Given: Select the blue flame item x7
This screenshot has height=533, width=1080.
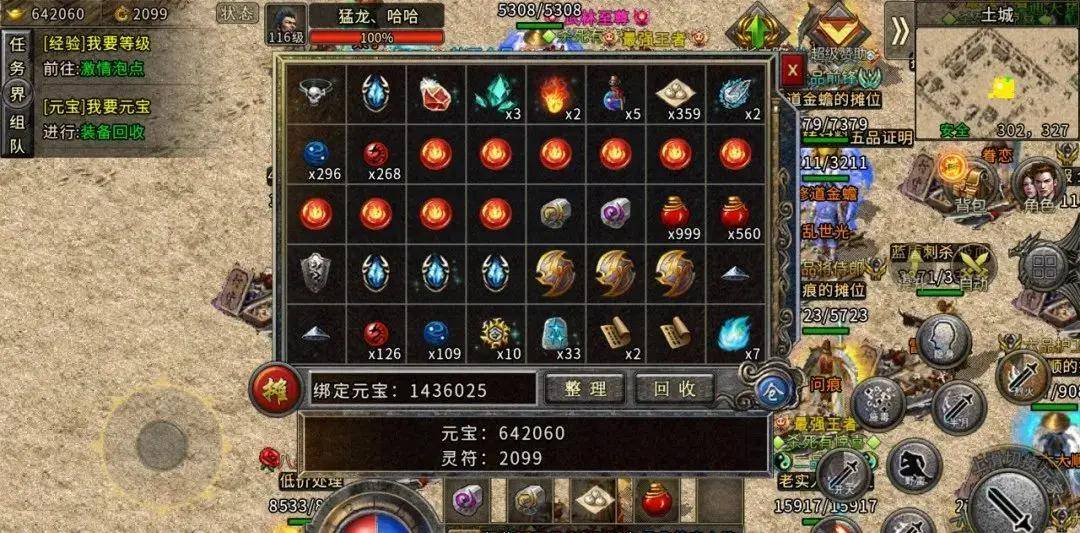Looking at the screenshot, I should tap(735, 334).
